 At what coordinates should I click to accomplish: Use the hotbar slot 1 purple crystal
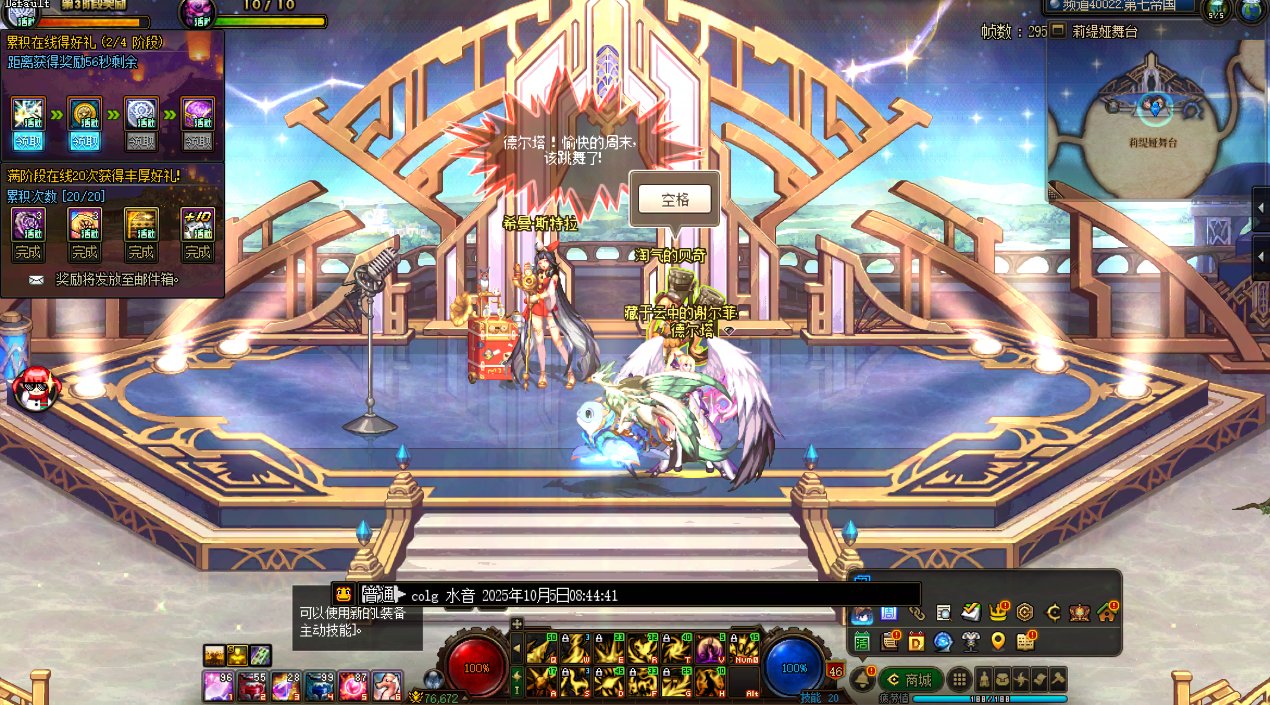(218, 686)
